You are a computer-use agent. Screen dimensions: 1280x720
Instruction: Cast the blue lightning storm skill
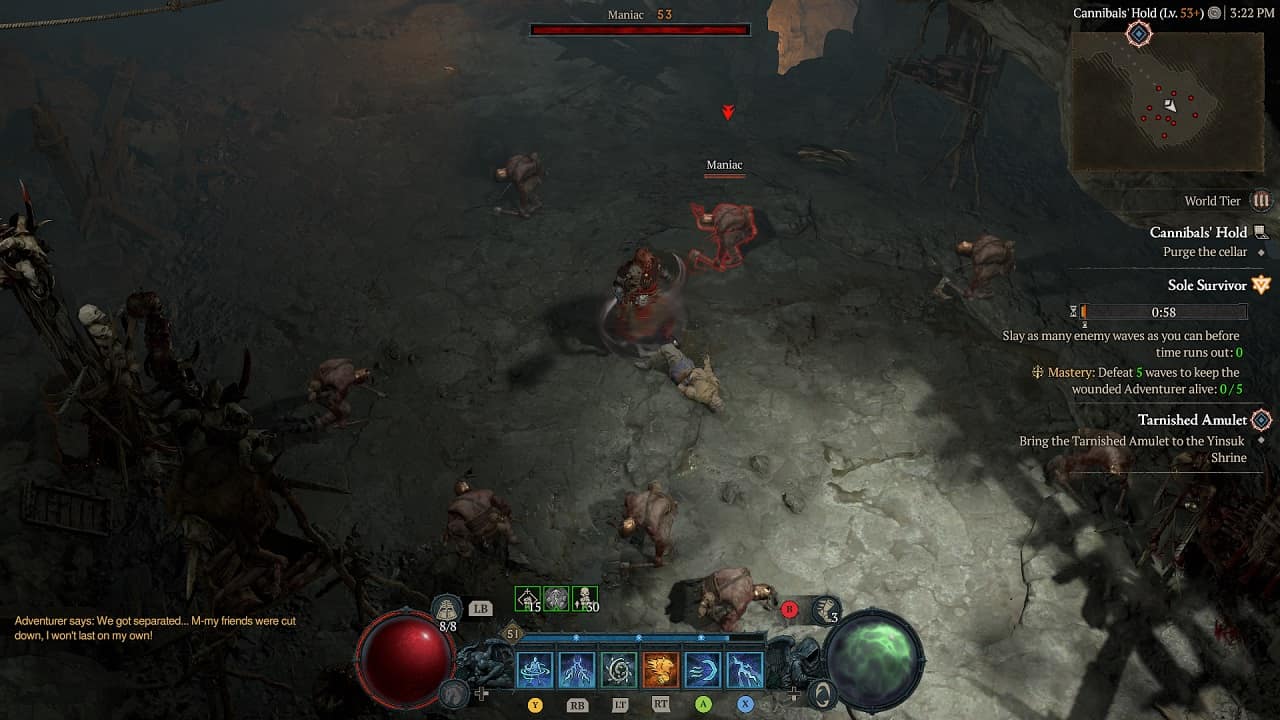point(577,670)
